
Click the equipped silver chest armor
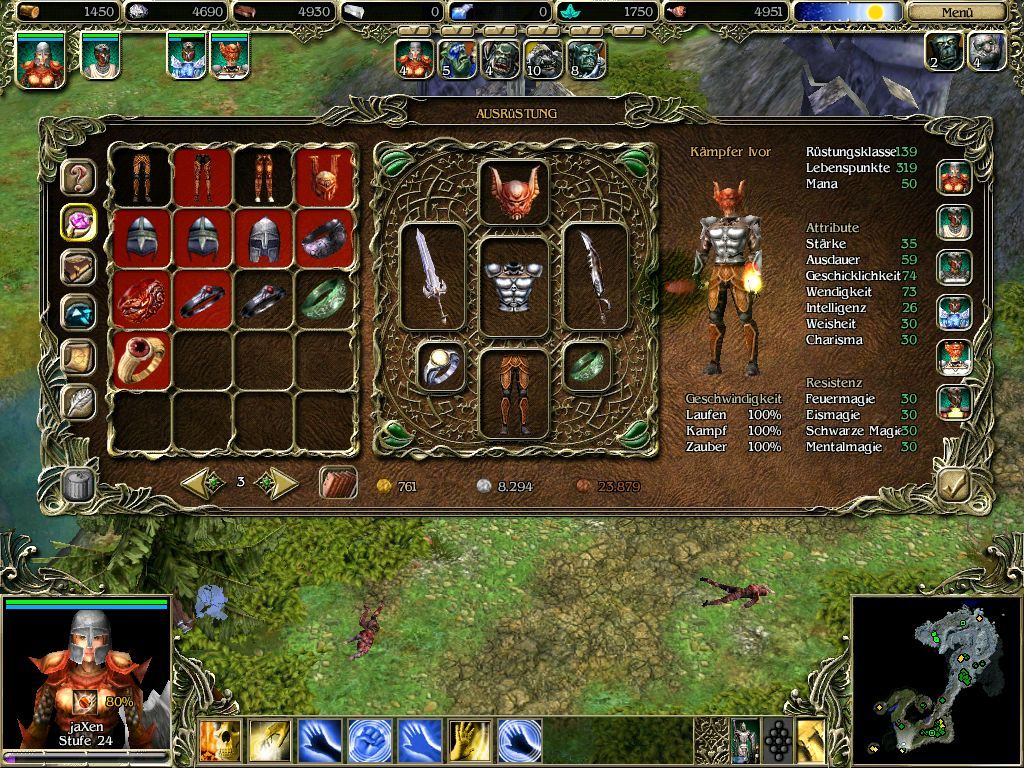[514, 286]
